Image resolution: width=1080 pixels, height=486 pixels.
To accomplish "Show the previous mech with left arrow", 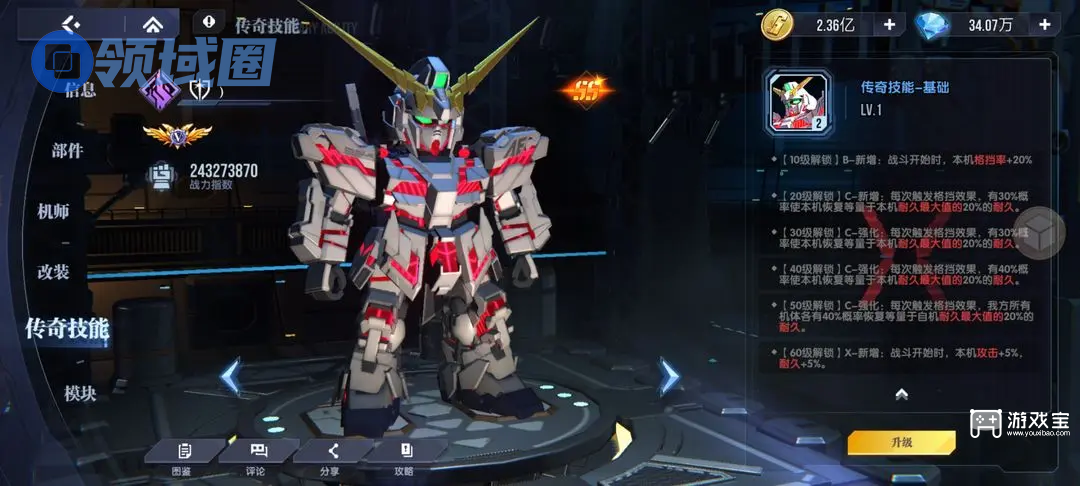I will click(x=230, y=376).
